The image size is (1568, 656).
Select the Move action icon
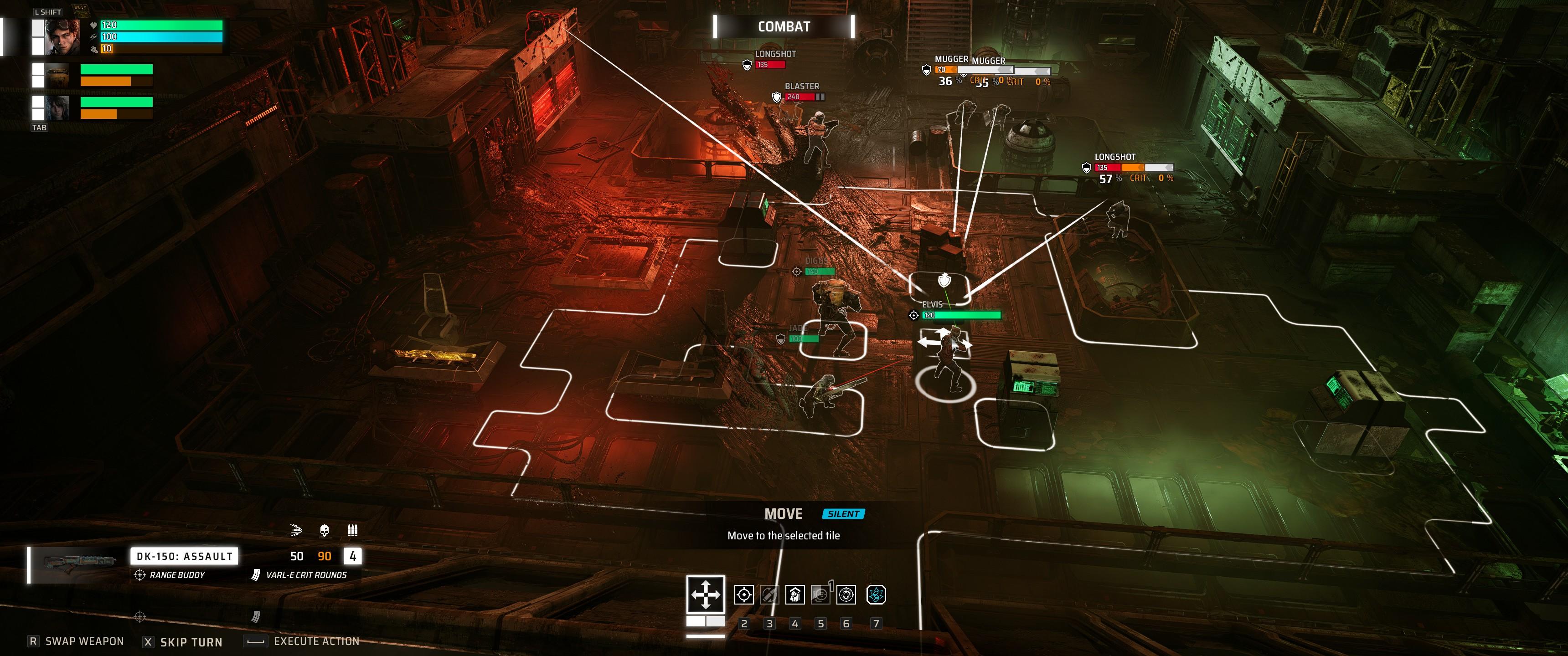(706, 594)
